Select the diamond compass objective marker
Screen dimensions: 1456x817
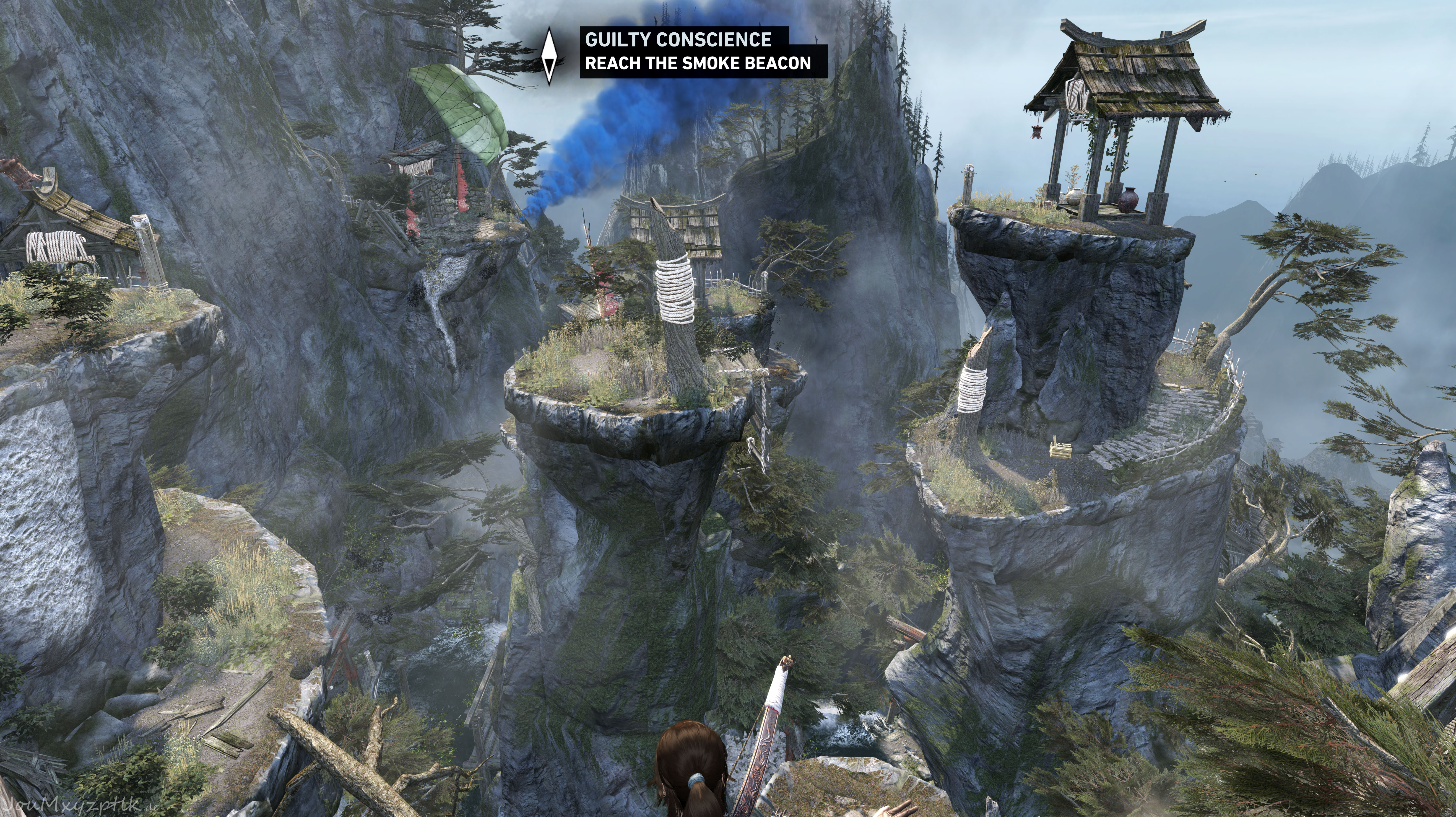[x=549, y=57]
